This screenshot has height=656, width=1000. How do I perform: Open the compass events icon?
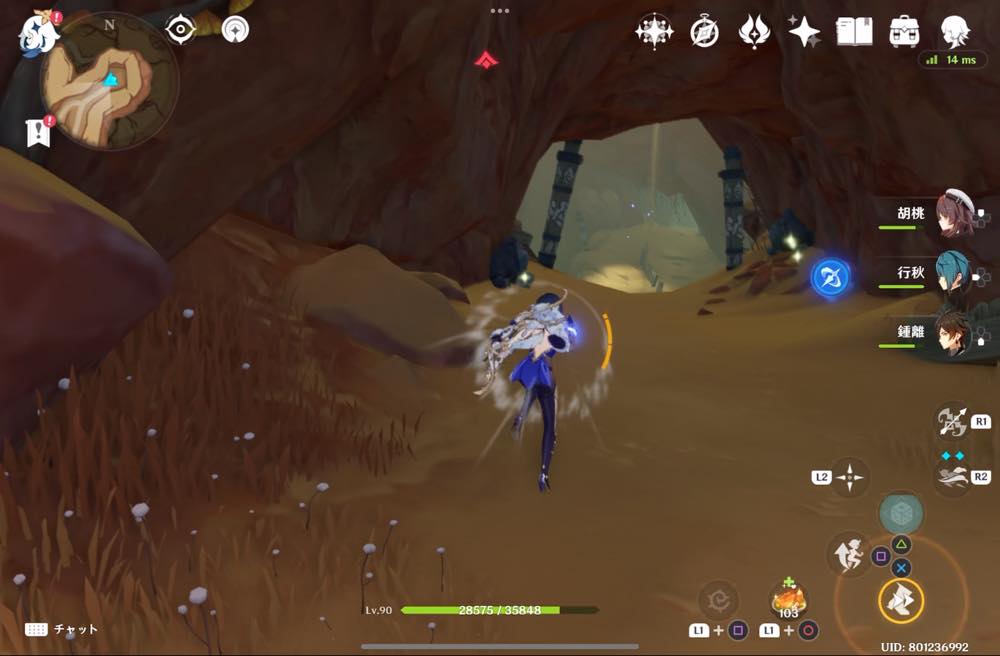704,32
